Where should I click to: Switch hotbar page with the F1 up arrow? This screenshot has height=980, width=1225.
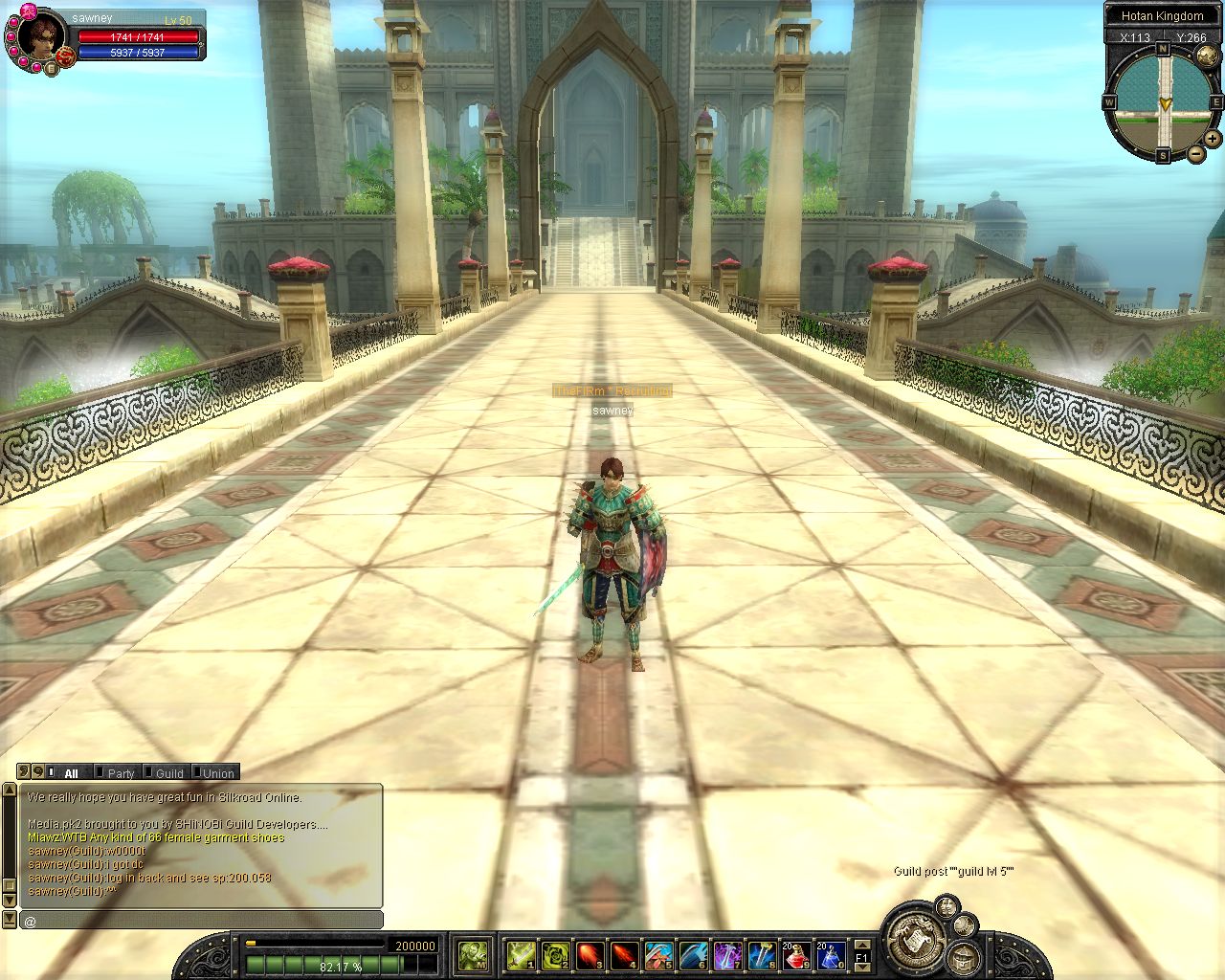click(x=861, y=946)
